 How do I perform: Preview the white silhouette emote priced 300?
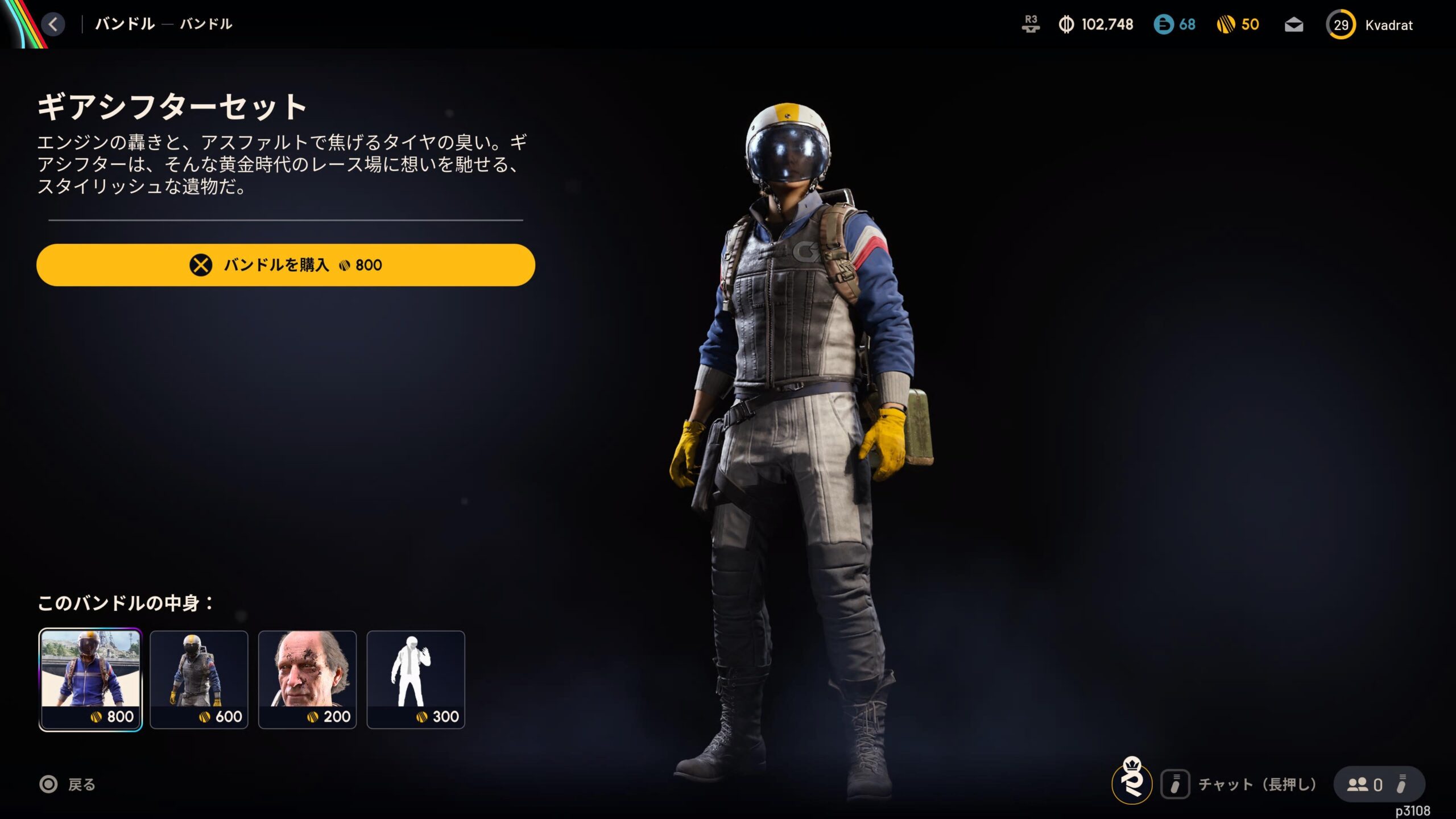coord(416,679)
